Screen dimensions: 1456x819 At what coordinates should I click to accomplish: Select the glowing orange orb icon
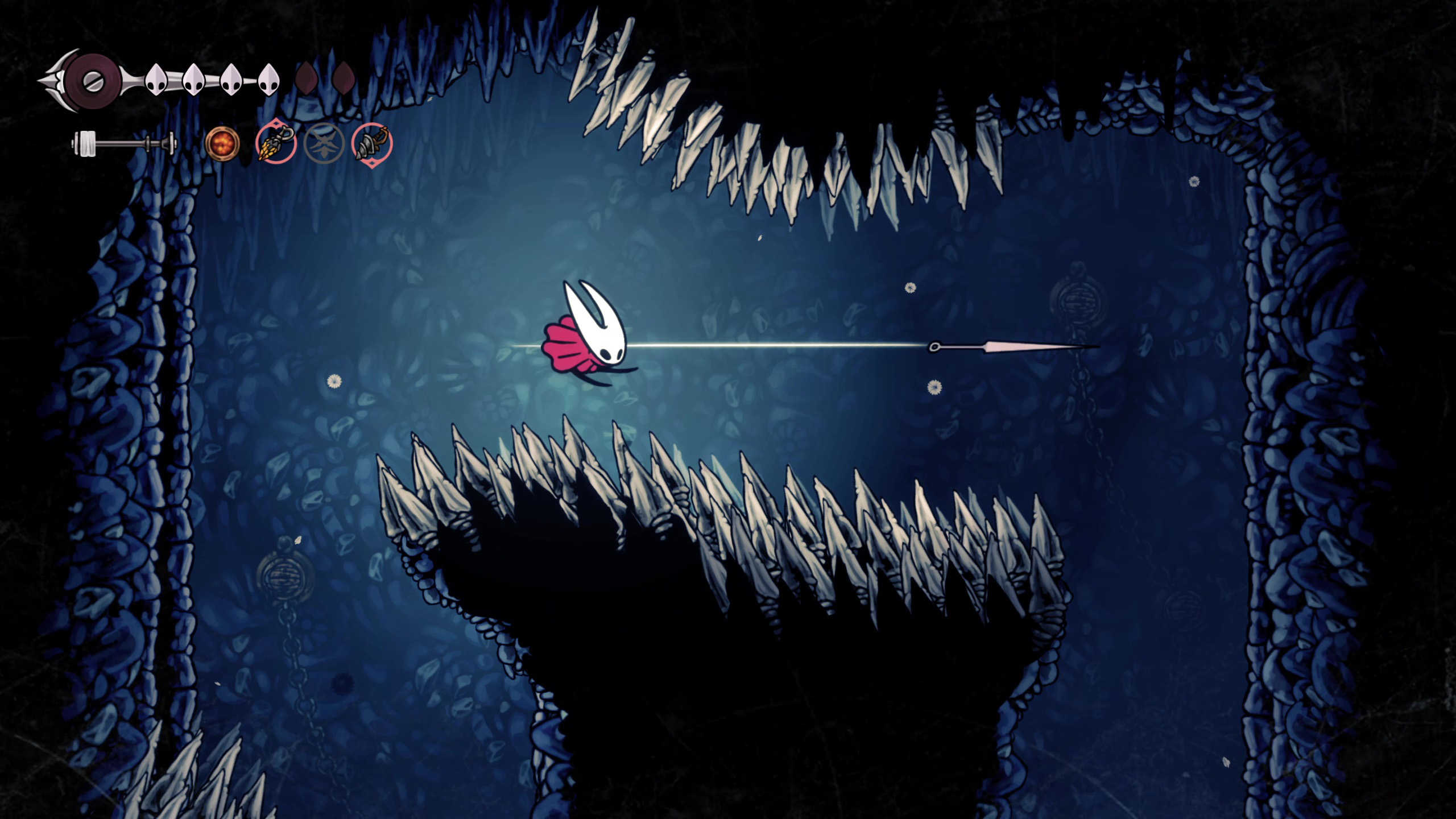click(222, 143)
